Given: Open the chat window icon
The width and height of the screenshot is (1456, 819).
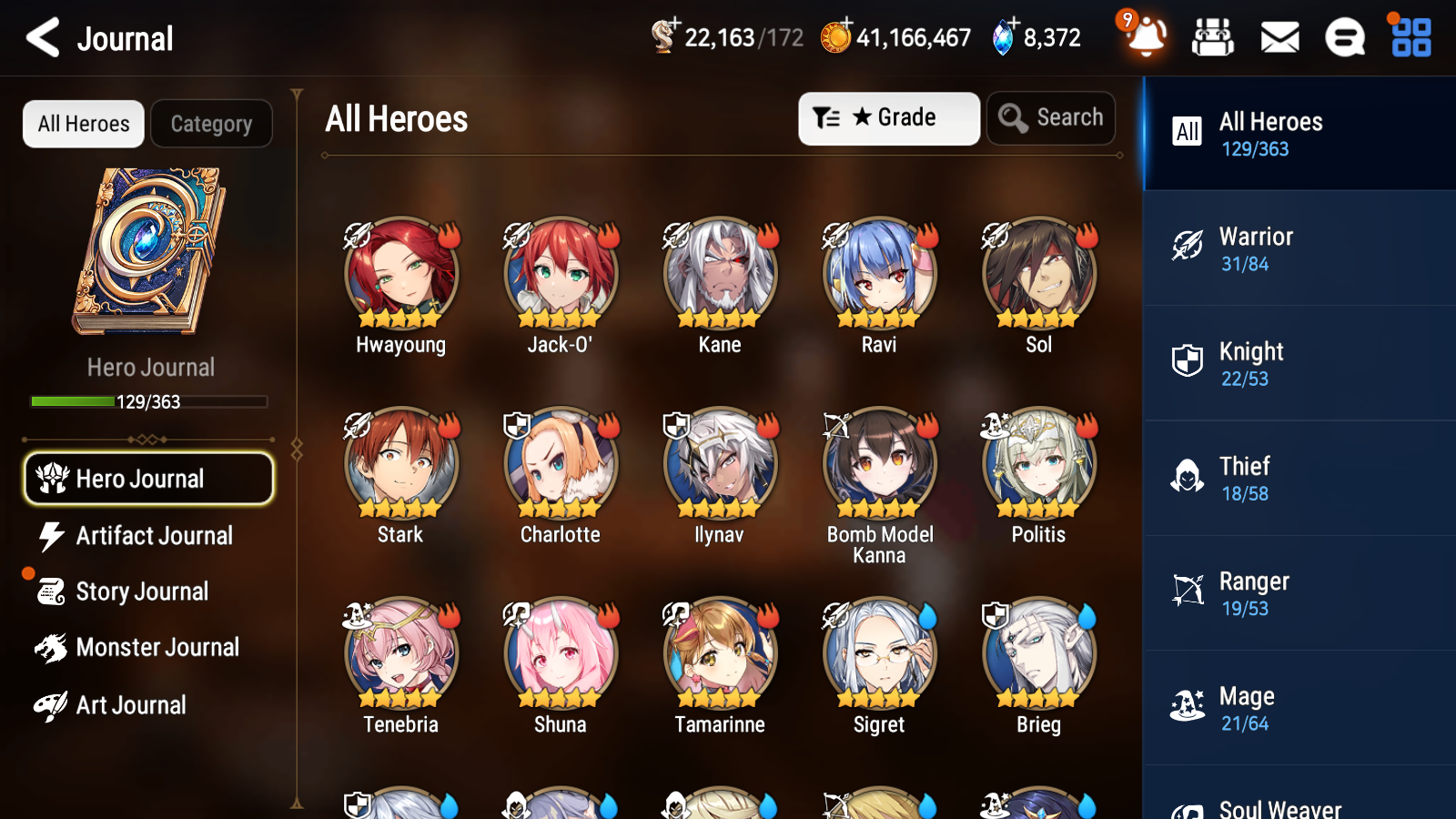Looking at the screenshot, I should pyautogui.click(x=1344, y=38).
